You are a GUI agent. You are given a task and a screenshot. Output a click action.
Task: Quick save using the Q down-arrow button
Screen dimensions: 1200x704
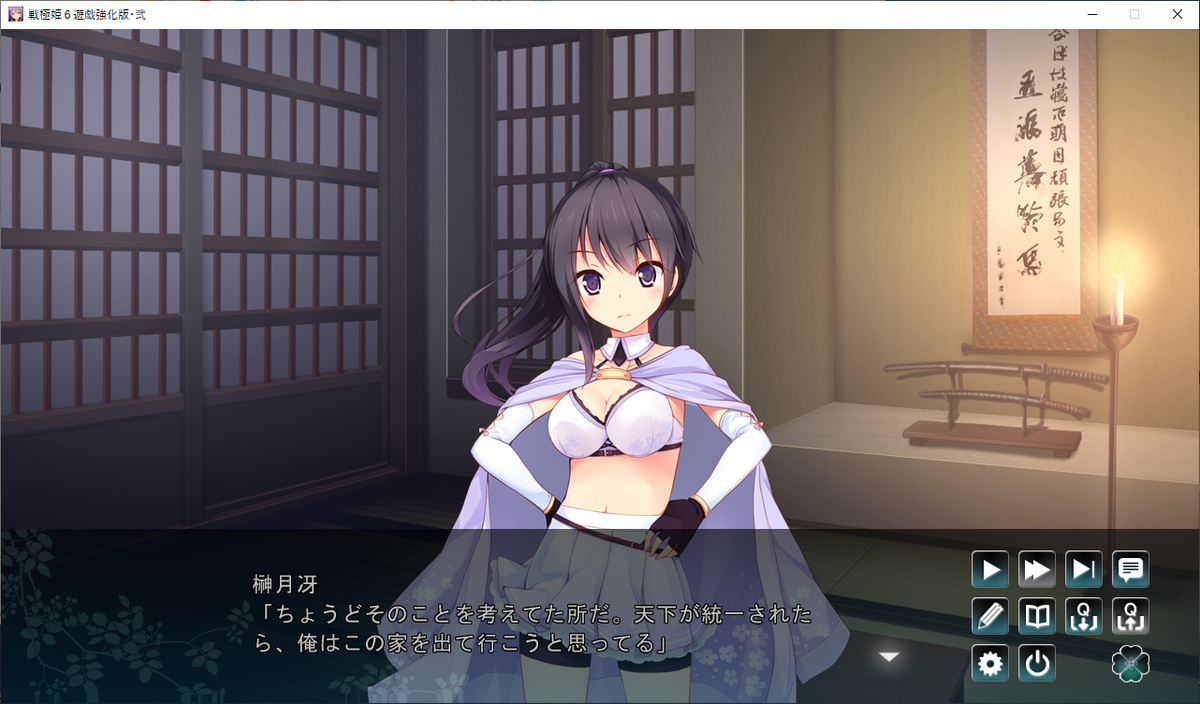pos(1083,616)
